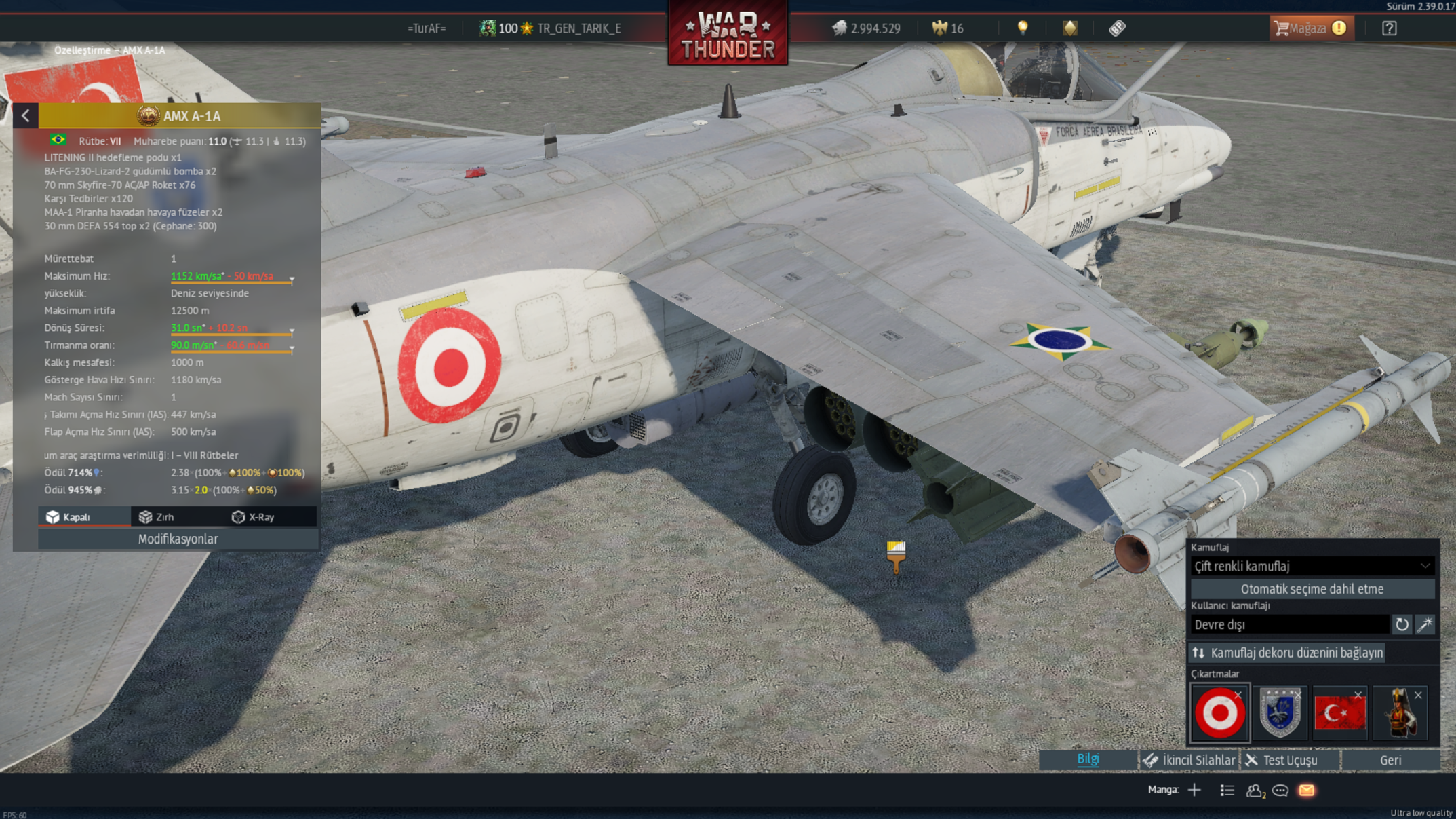Select the red roundel decal slot
The width and height of the screenshot is (1456, 819).
pyautogui.click(x=1219, y=713)
